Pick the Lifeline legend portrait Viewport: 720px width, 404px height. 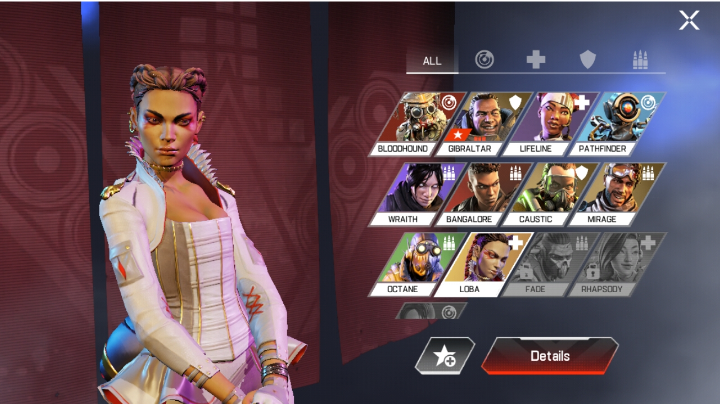[x=545, y=122]
